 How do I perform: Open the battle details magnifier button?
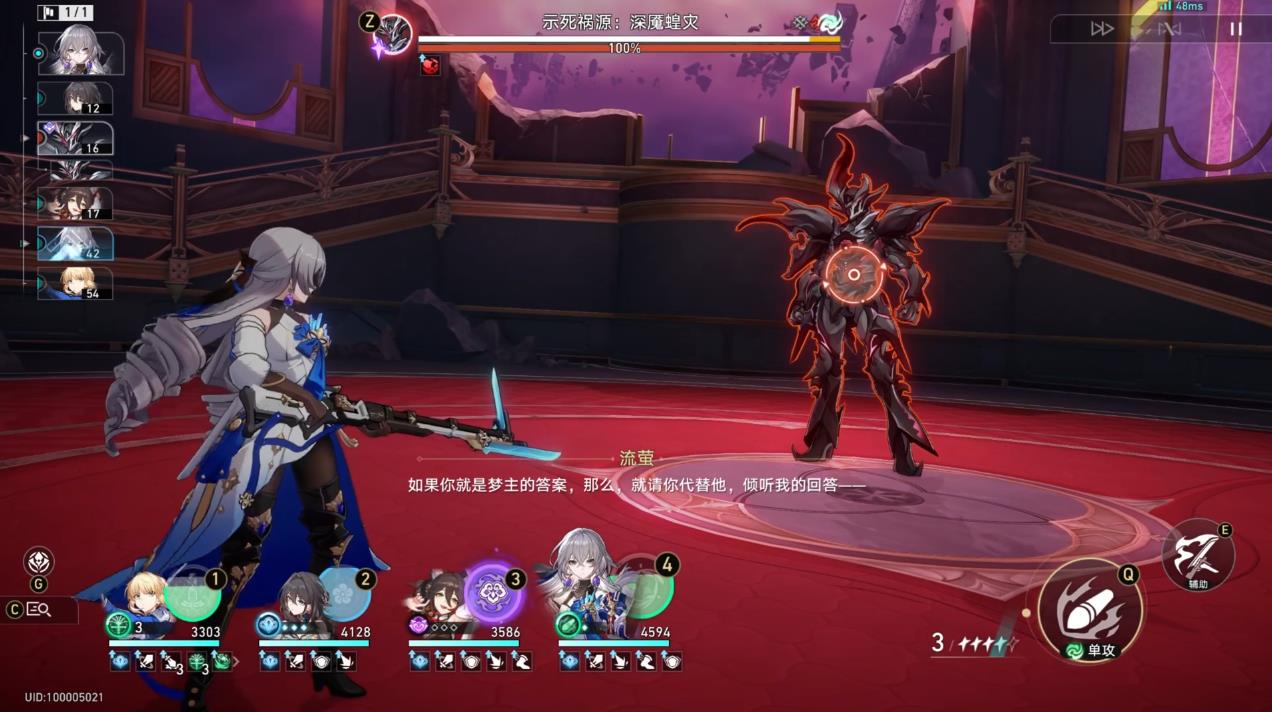40,609
